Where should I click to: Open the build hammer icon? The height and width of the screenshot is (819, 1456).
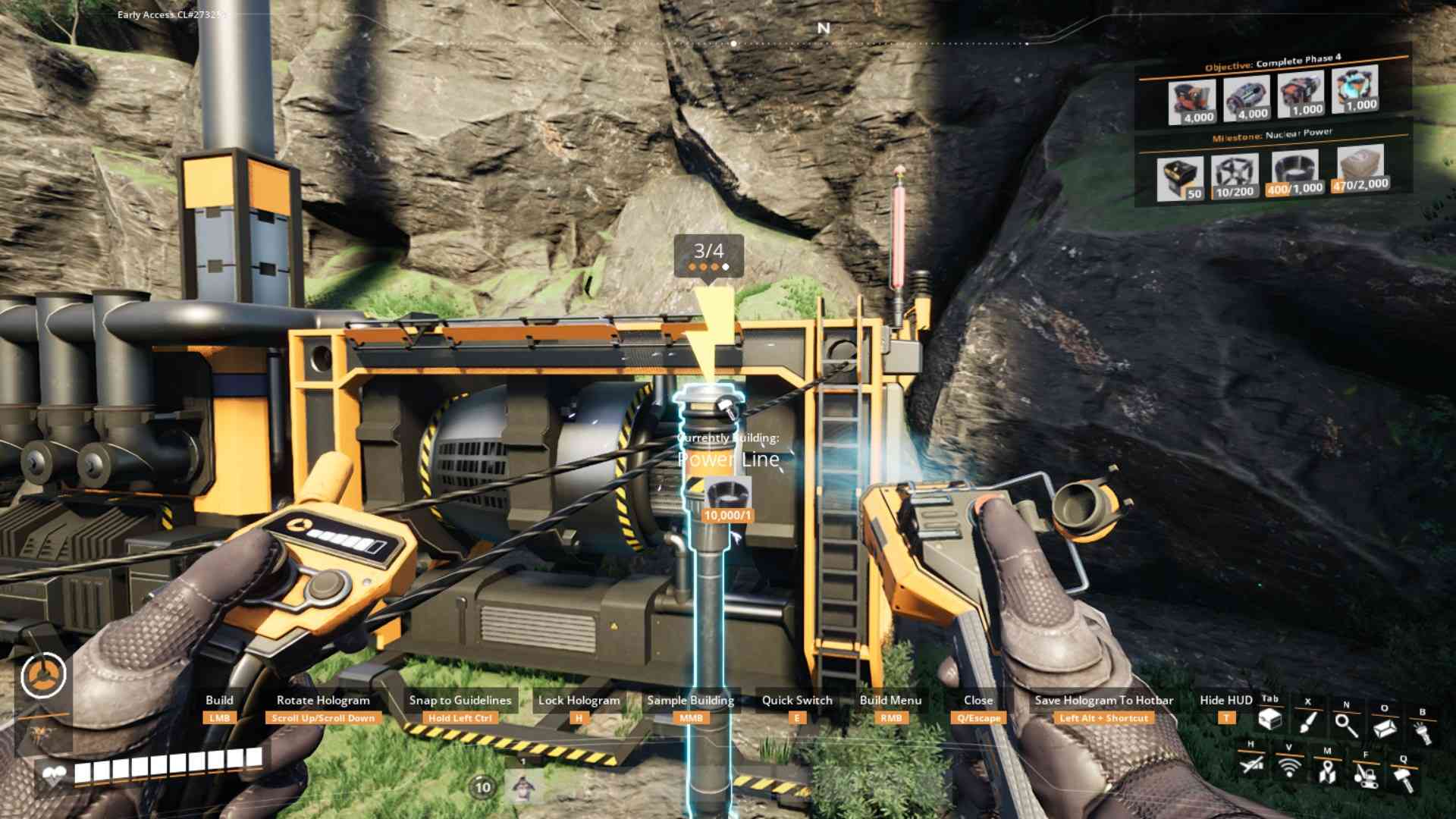[x=1403, y=779]
